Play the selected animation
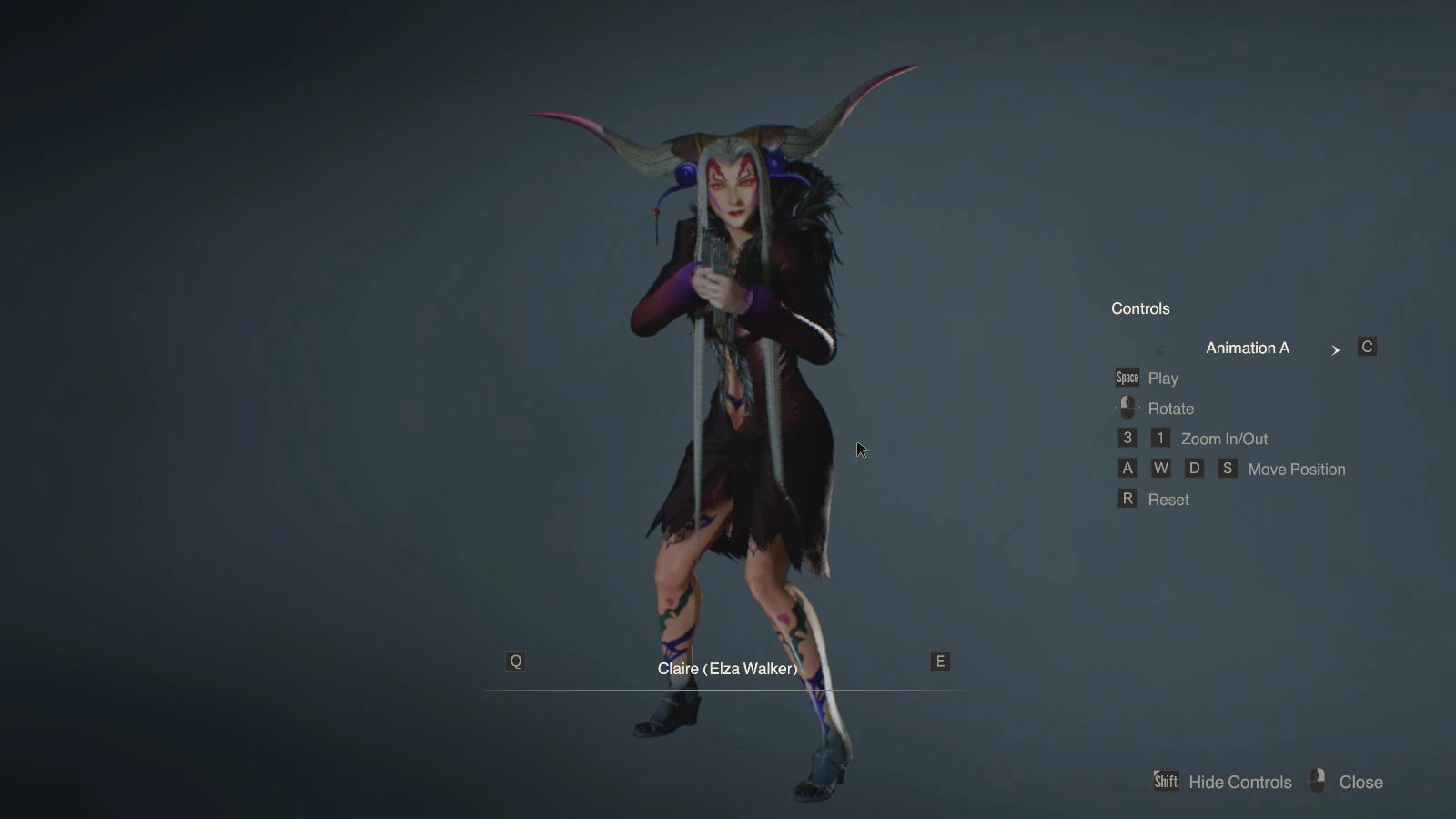 [1162, 378]
